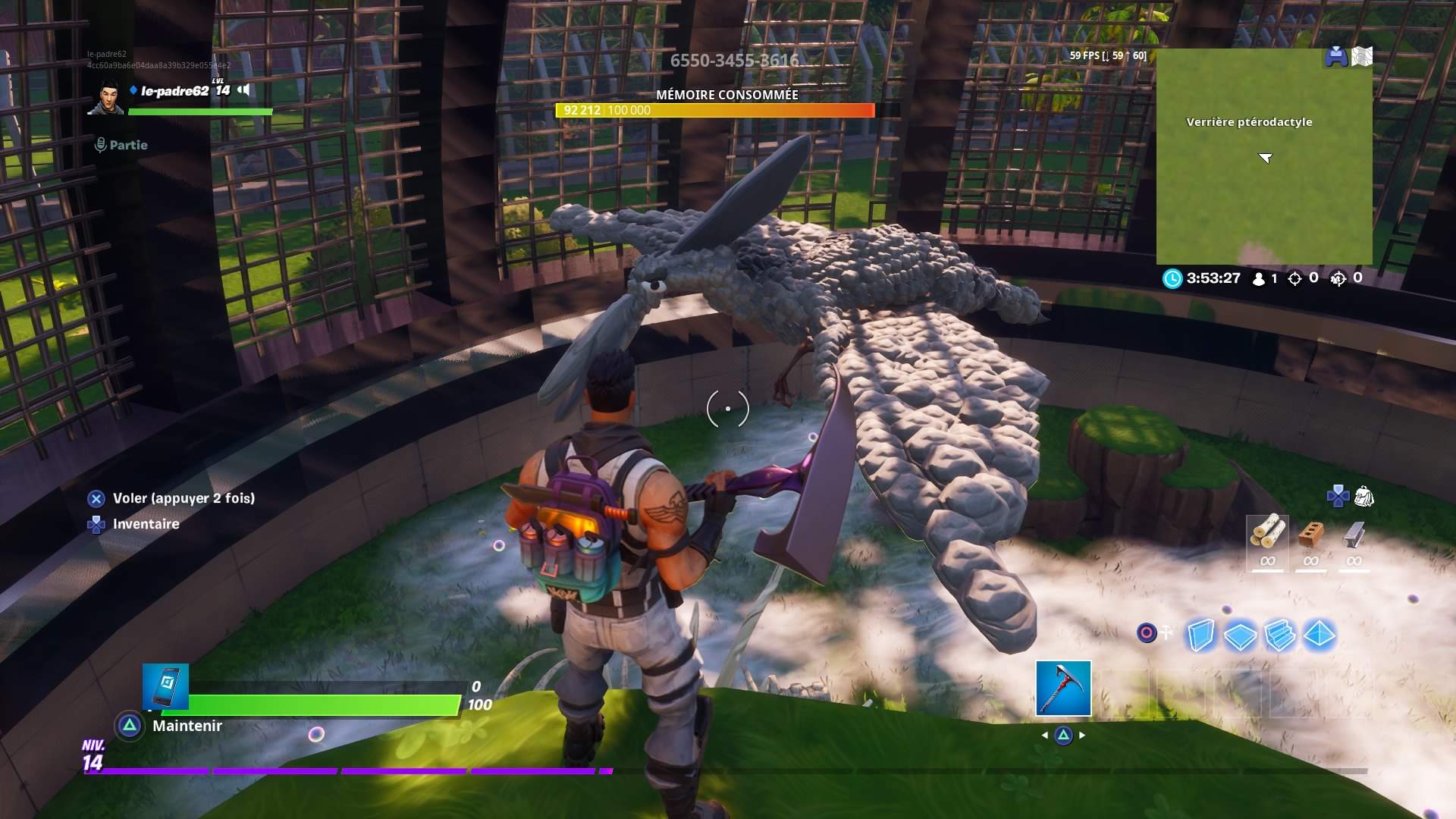Image resolution: width=1456 pixels, height=819 pixels.
Task: Choose the wall building piece
Action: (x=1200, y=635)
